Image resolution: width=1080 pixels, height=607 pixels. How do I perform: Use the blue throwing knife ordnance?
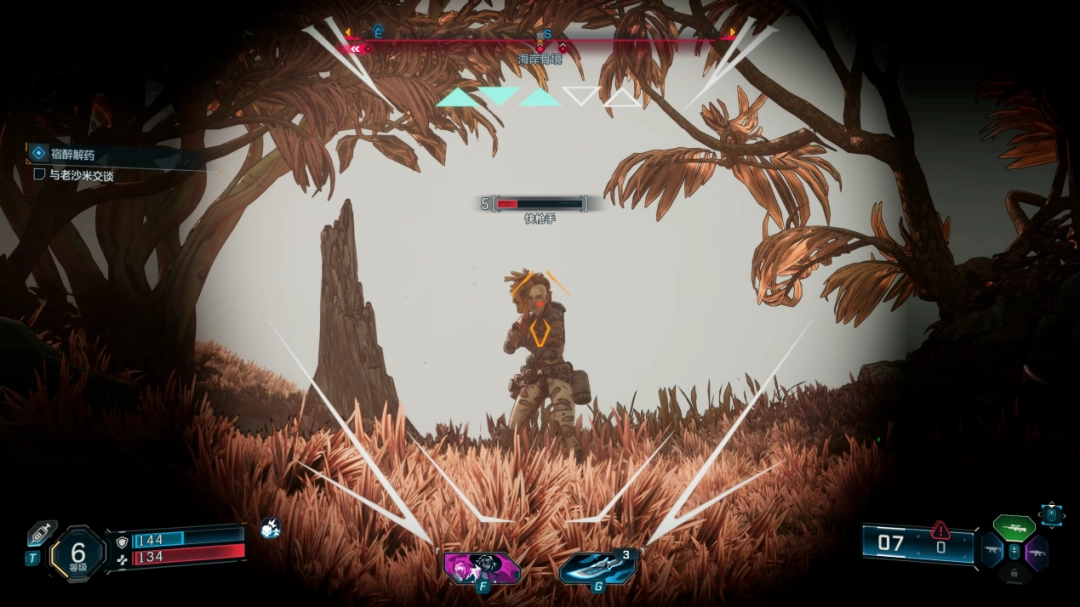[597, 567]
